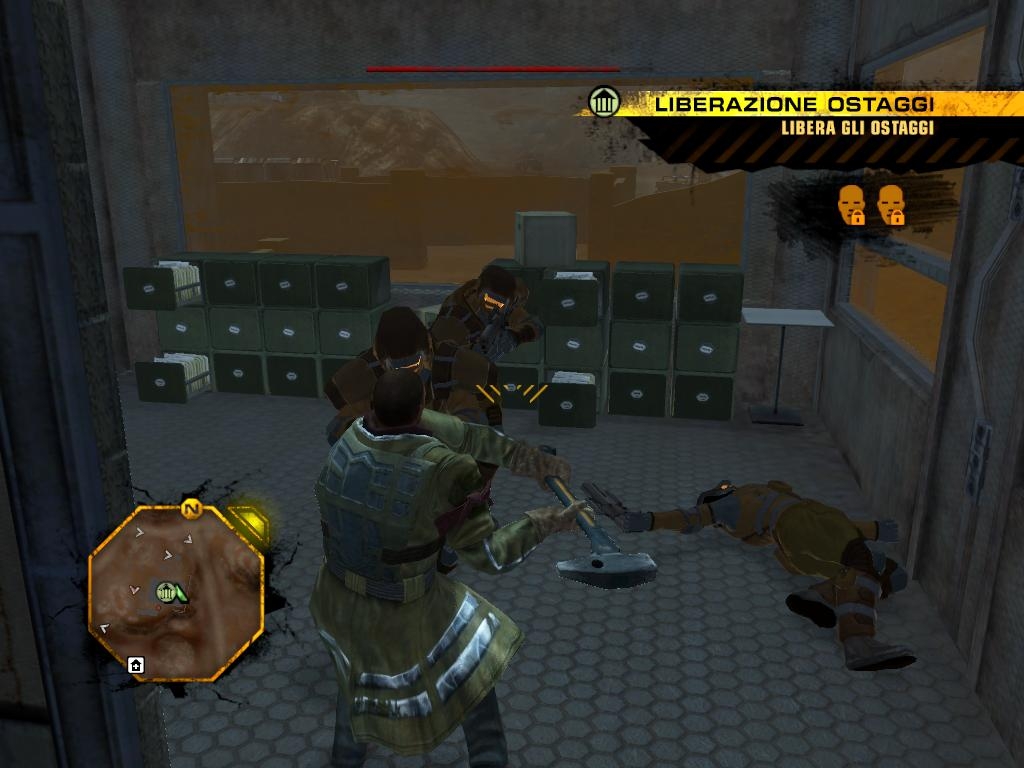Click the north compass marker on the minimap
The width and height of the screenshot is (1024, 768).
[190, 510]
